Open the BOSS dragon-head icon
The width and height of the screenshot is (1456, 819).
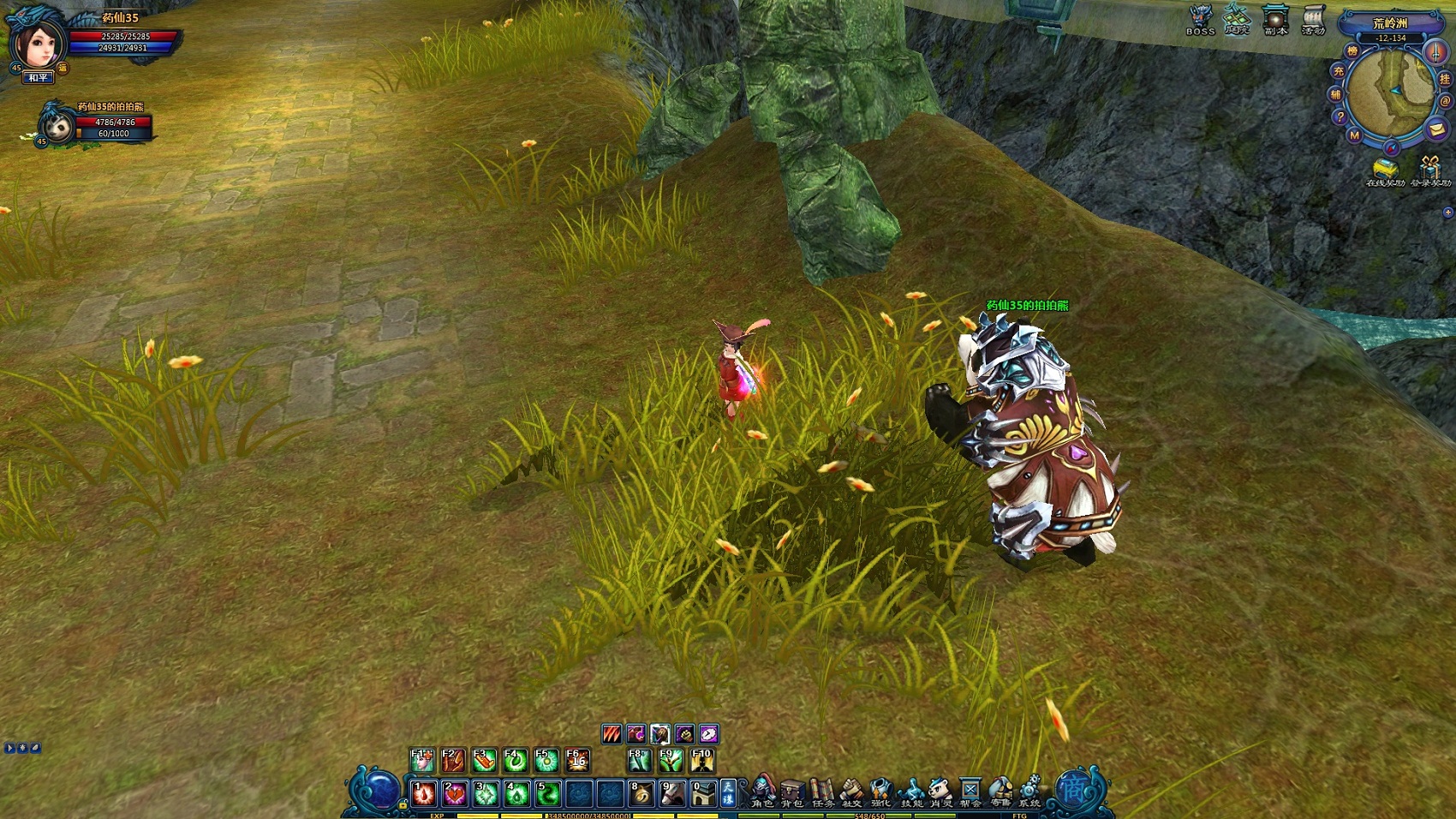pyautogui.click(x=1201, y=19)
